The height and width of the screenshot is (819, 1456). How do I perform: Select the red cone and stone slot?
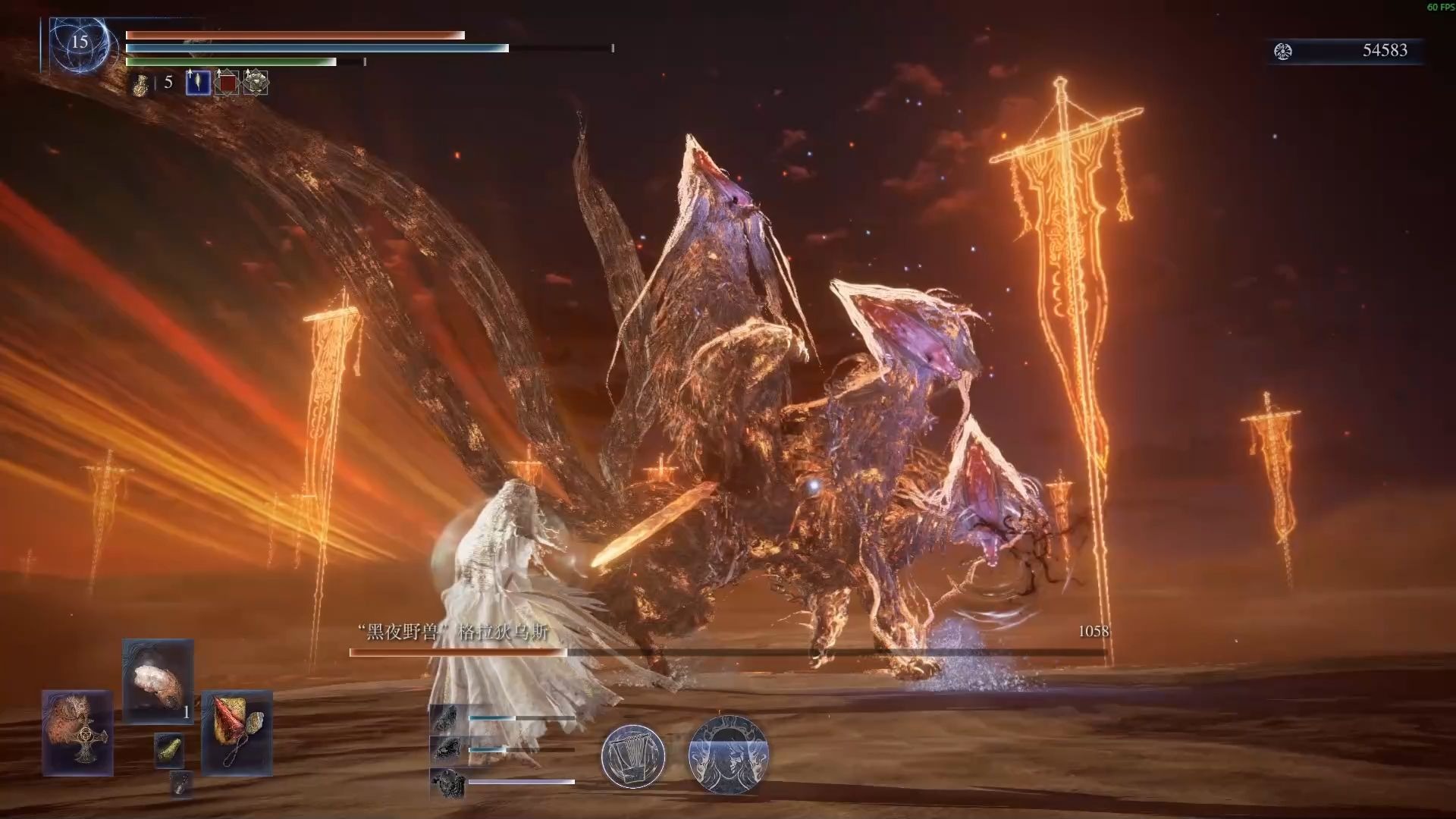click(237, 733)
